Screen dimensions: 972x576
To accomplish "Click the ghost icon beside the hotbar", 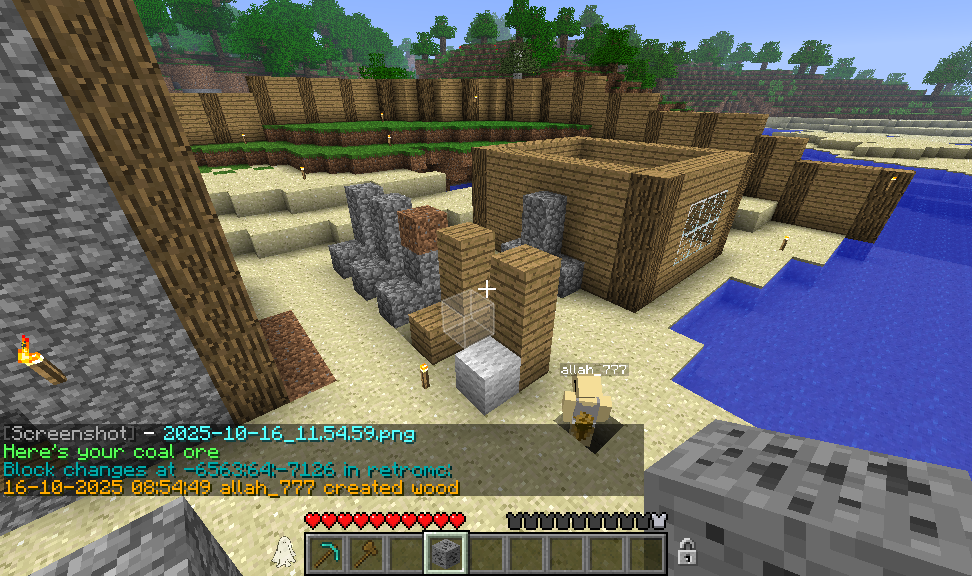I will click(283, 551).
